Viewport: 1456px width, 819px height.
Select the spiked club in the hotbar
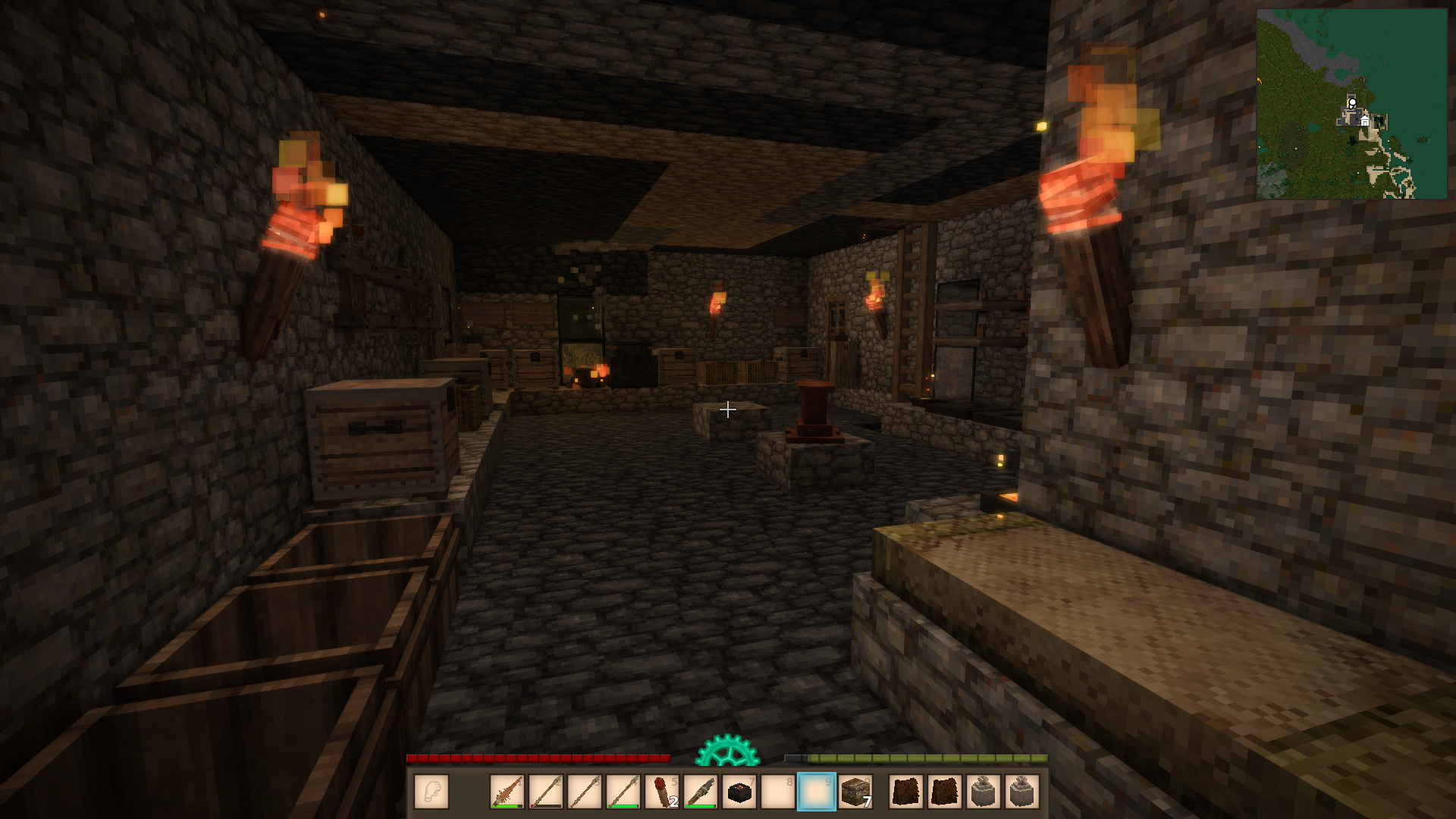coord(507,792)
